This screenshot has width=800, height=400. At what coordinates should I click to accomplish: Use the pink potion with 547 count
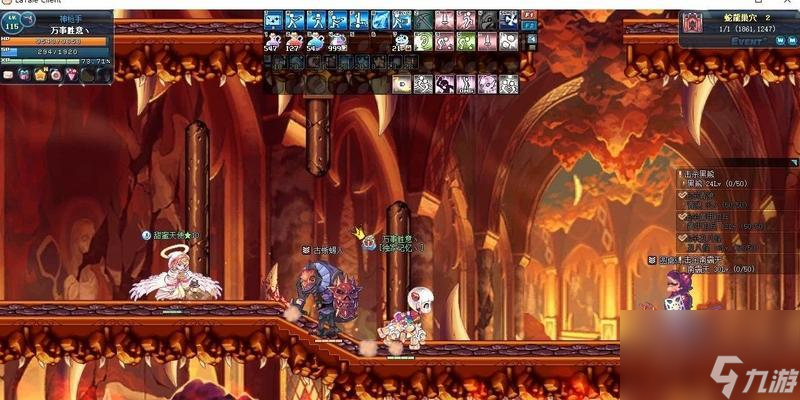[x=272, y=41]
